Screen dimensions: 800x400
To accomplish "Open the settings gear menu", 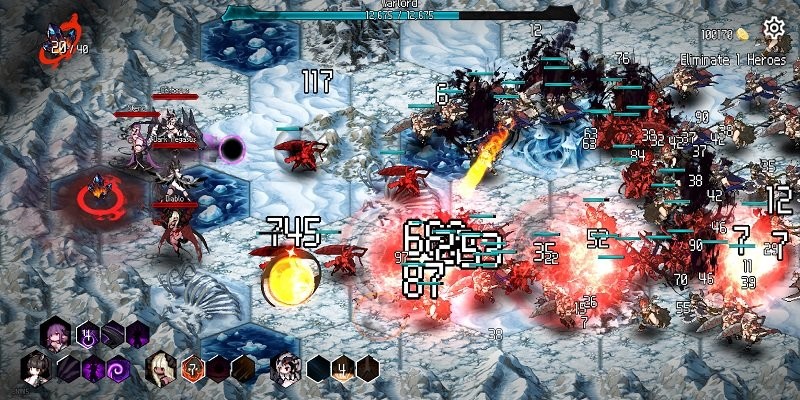I will (773, 28).
